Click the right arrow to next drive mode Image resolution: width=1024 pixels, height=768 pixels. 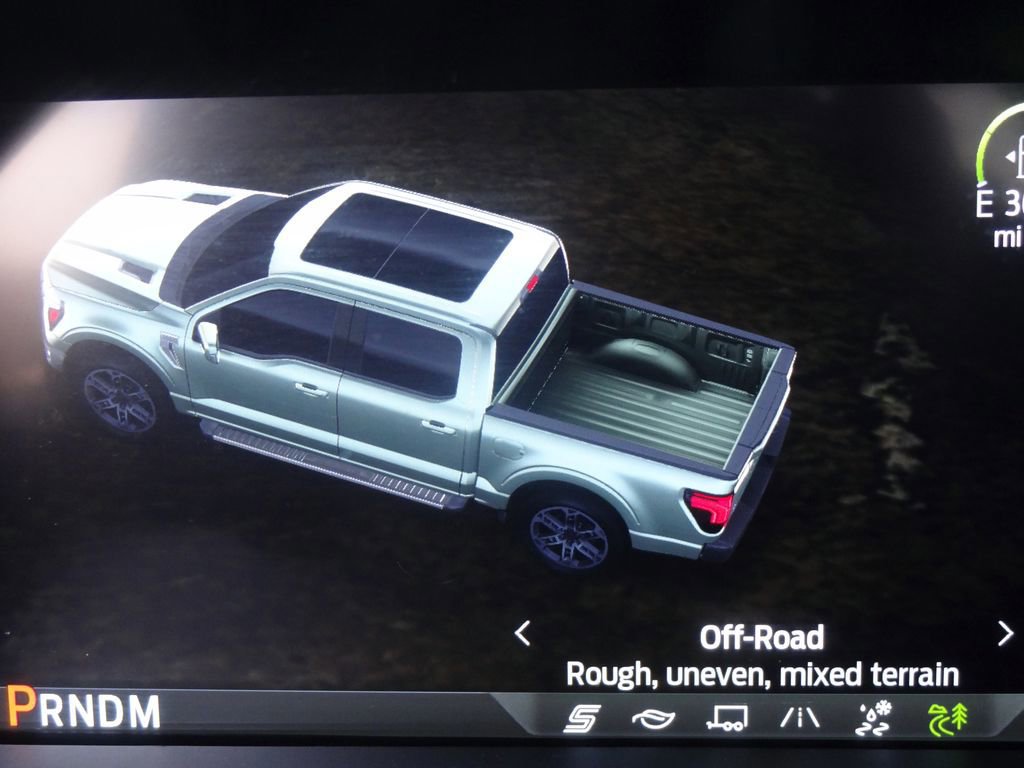pyautogui.click(x=1005, y=633)
